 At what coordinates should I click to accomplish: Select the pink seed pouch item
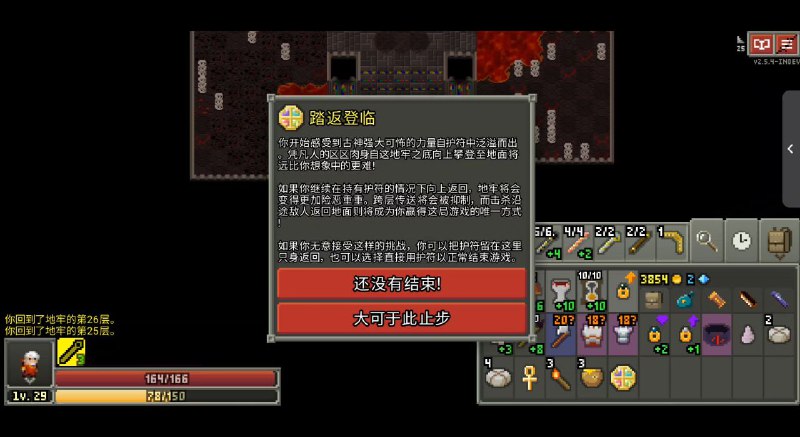[748, 336]
